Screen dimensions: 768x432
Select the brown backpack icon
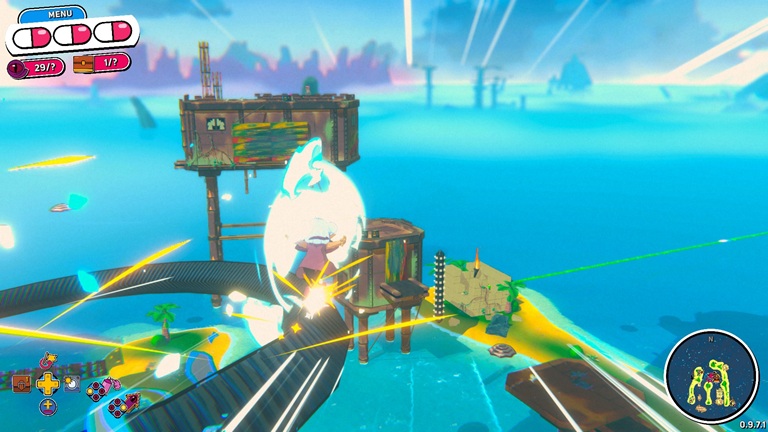point(21,383)
